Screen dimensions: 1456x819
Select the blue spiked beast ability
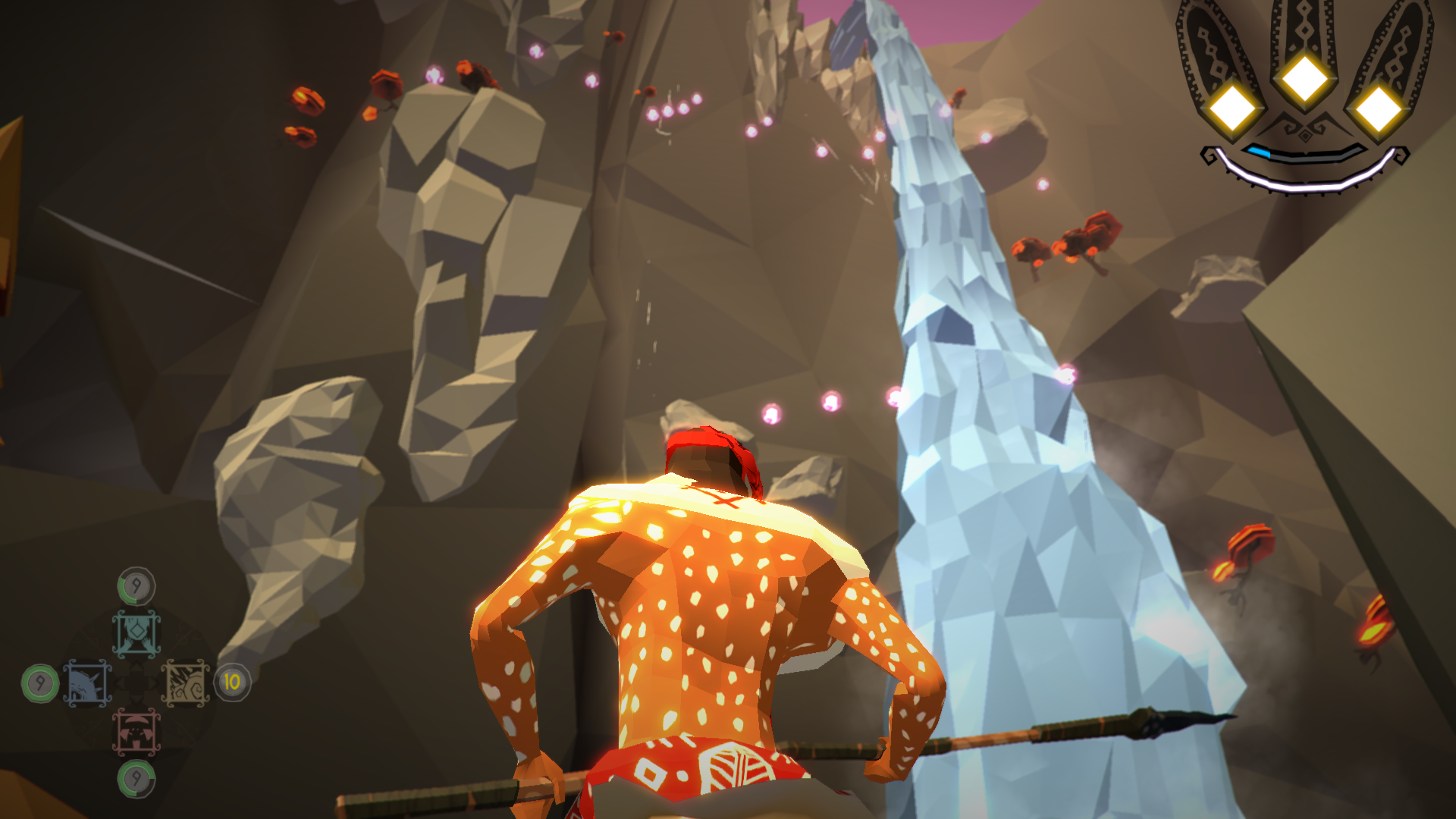87,683
